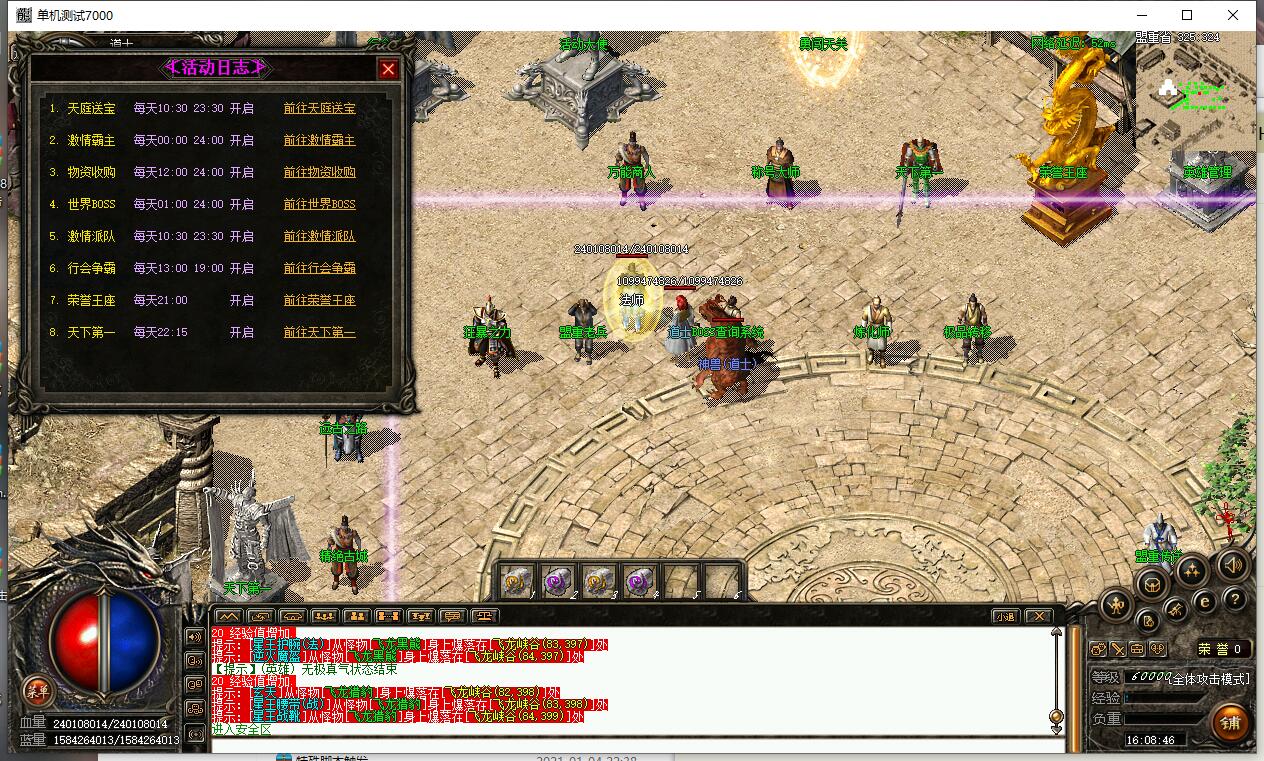This screenshot has width=1264, height=761.
Task: Close the 活动日志 activity log panel
Action: (388, 69)
